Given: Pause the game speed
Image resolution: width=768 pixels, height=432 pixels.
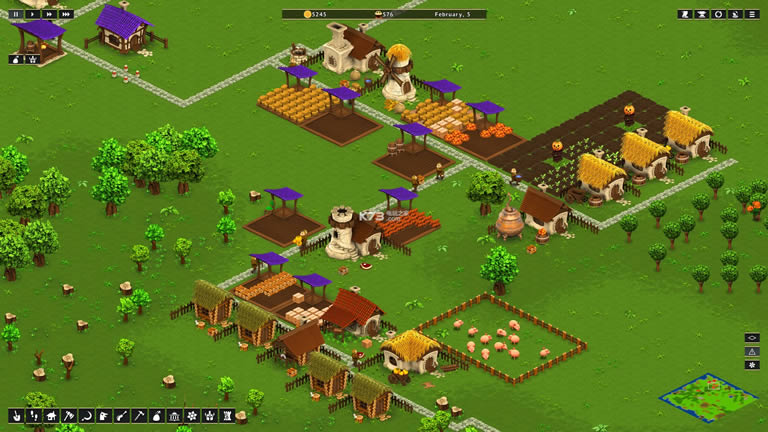Looking at the screenshot, I should 17,14.
